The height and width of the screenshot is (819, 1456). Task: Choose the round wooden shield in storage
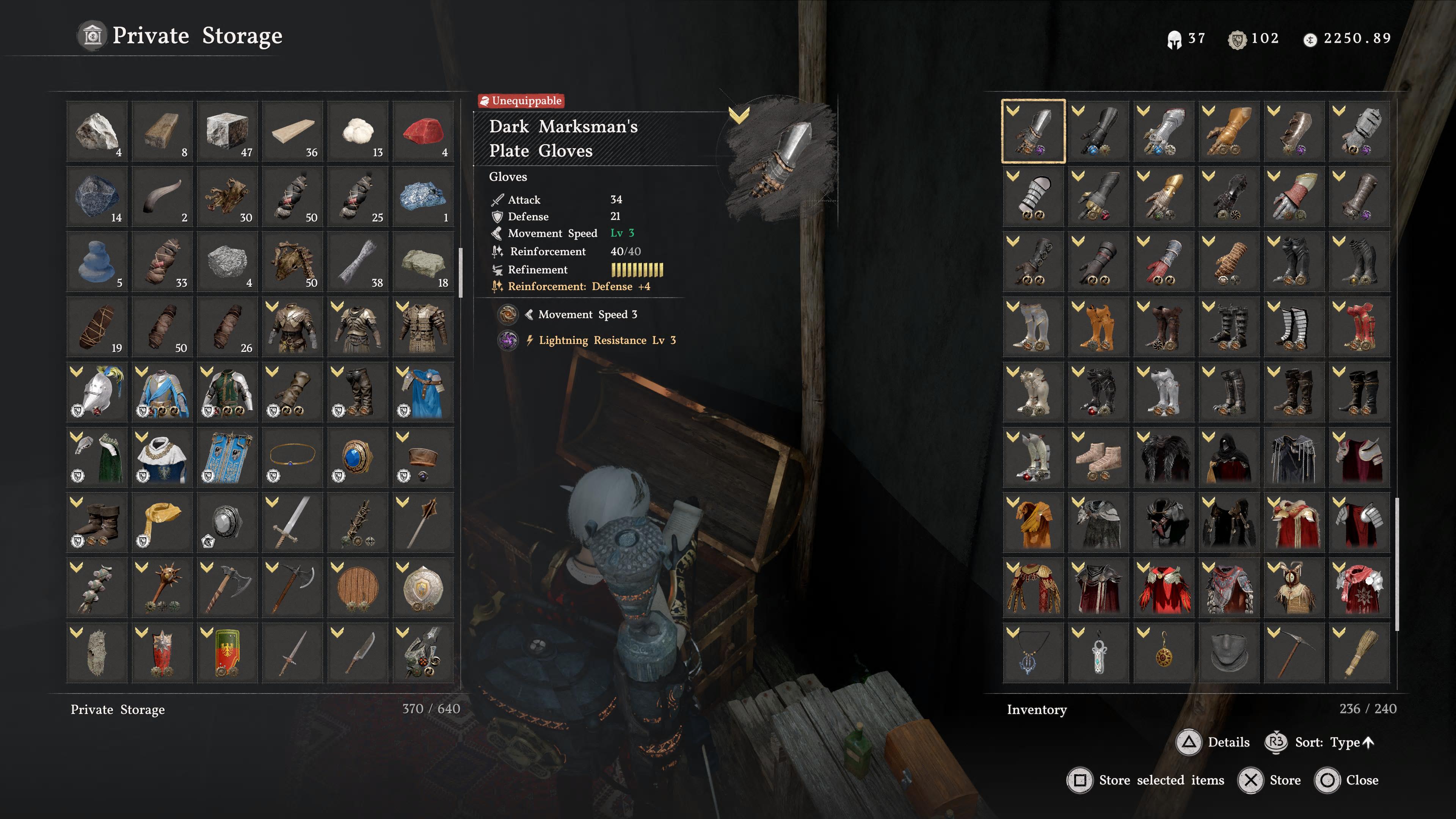(x=358, y=587)
